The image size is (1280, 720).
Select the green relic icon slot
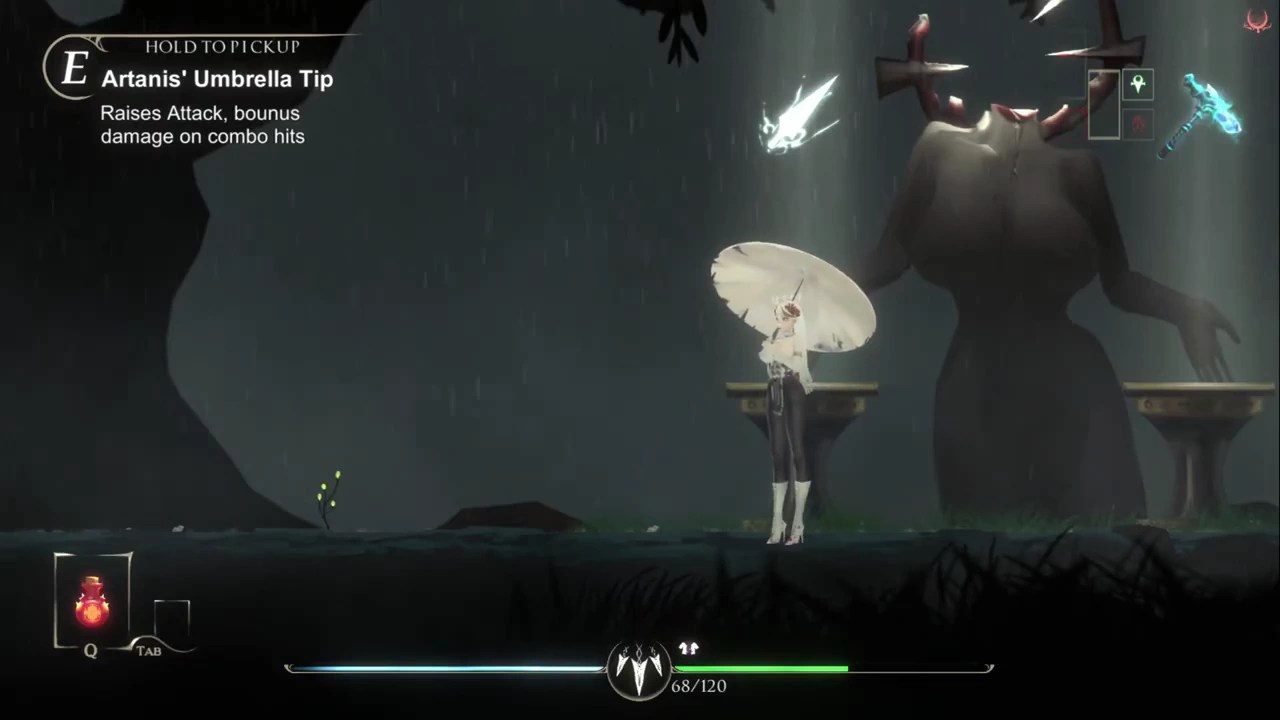(1137, 85)
